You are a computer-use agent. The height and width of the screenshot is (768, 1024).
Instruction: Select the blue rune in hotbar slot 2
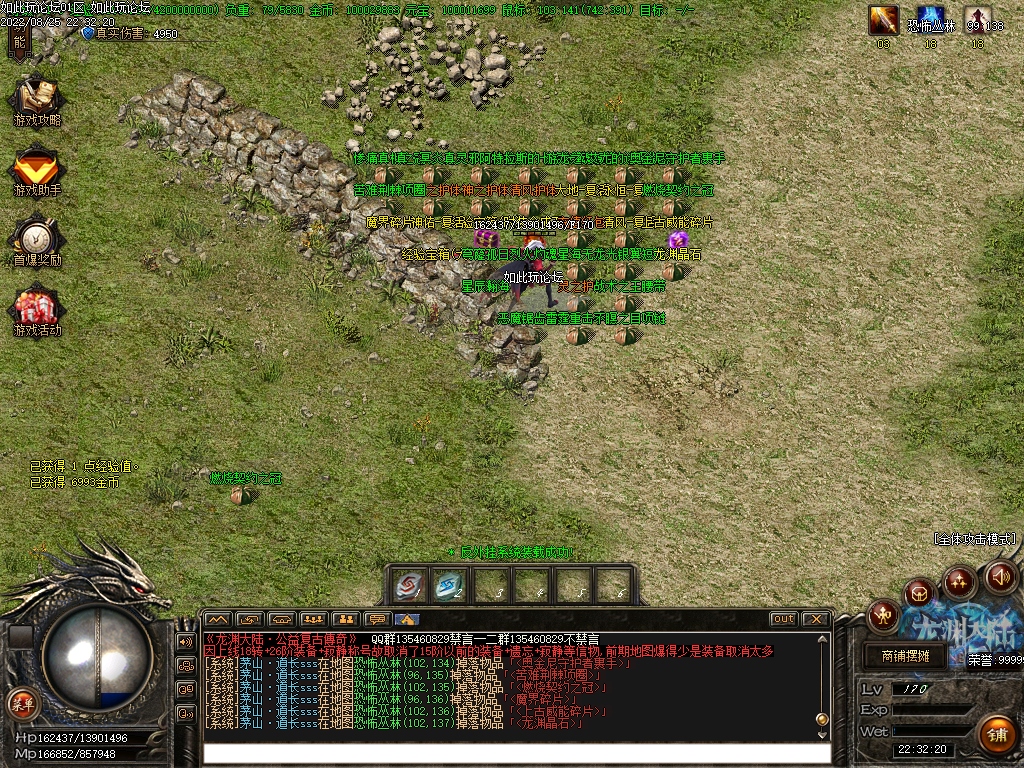pyautogui.click(x=448, y=585)
